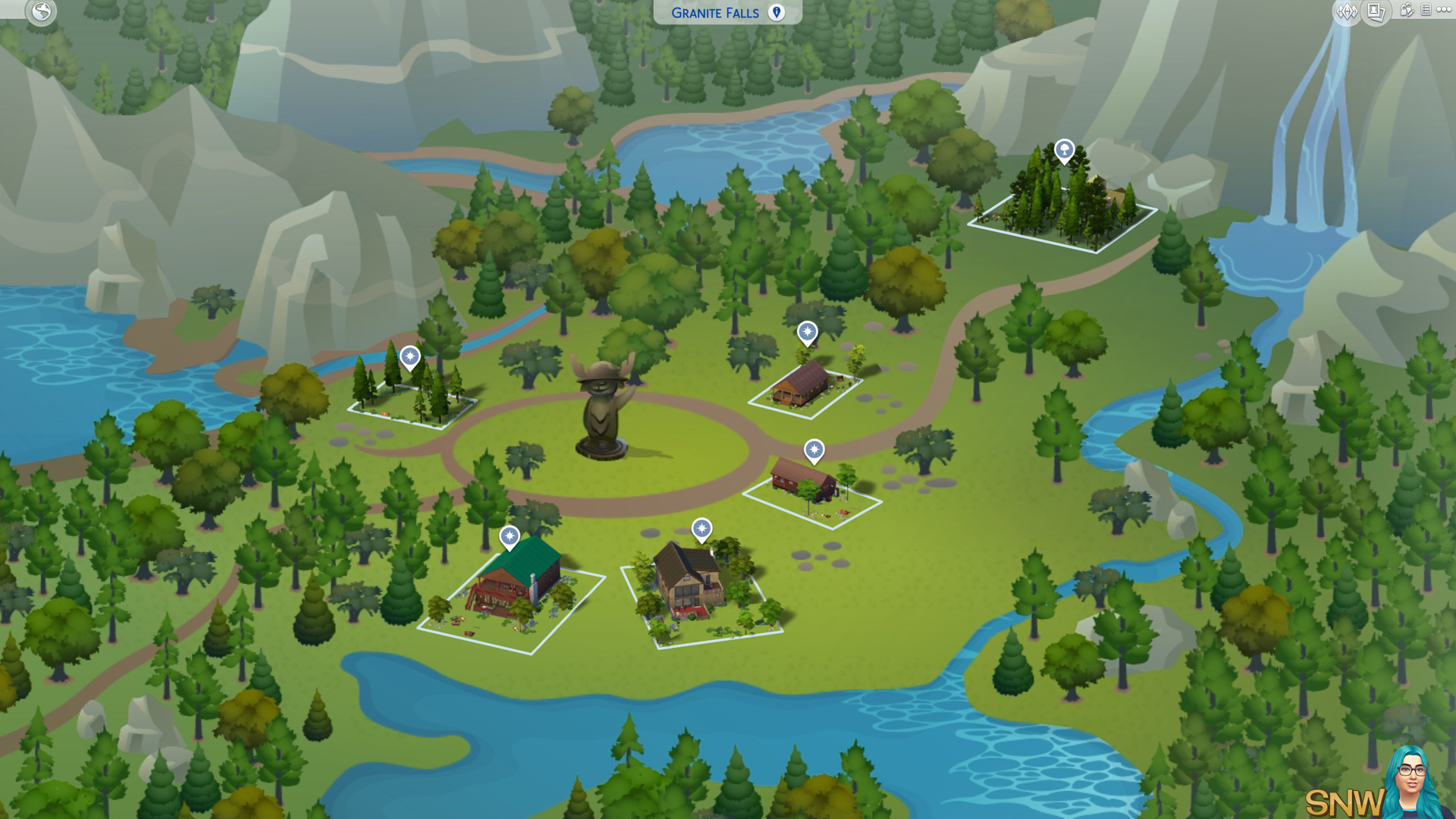1456x819 pixels.
Task: Open the three-dot options menu
Action: tap(1443, 10)
